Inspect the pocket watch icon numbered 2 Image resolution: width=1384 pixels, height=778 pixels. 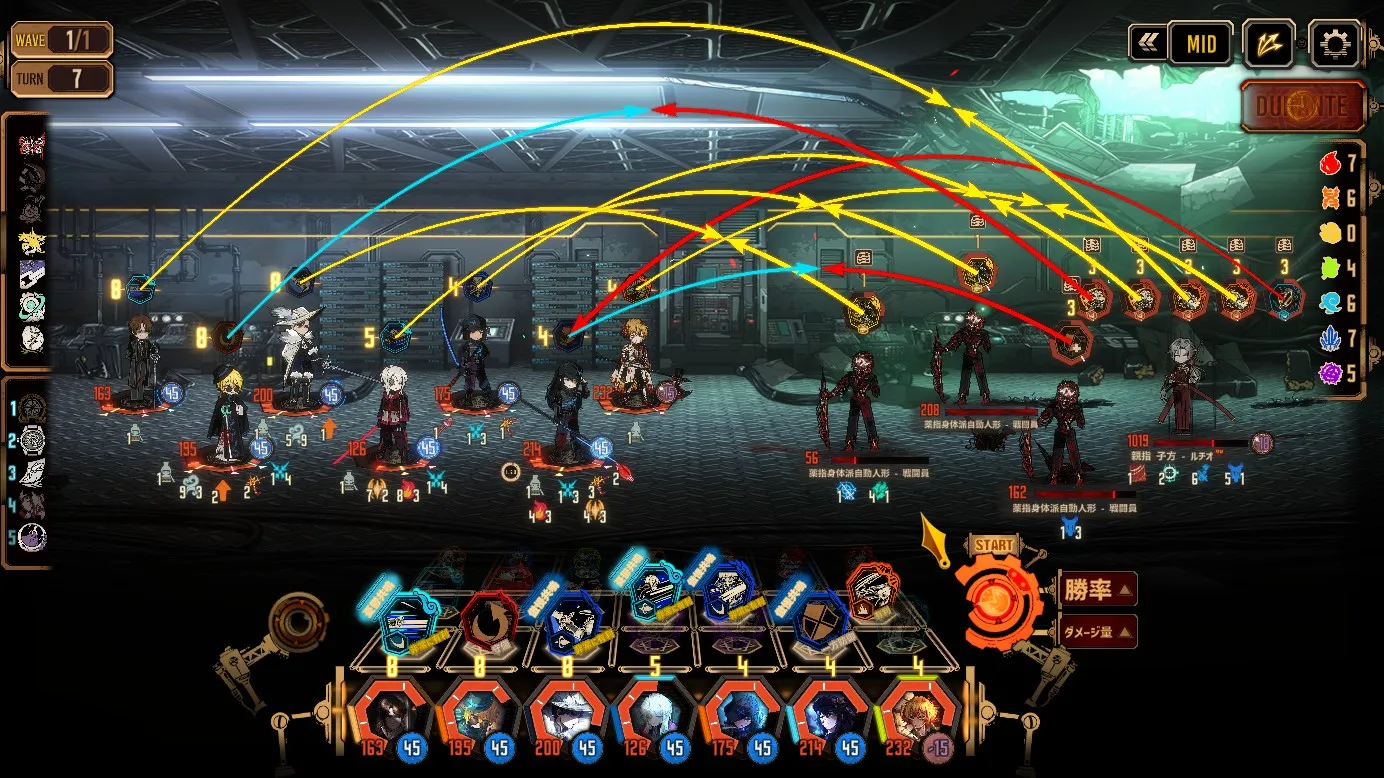click(x=33, y=440)
